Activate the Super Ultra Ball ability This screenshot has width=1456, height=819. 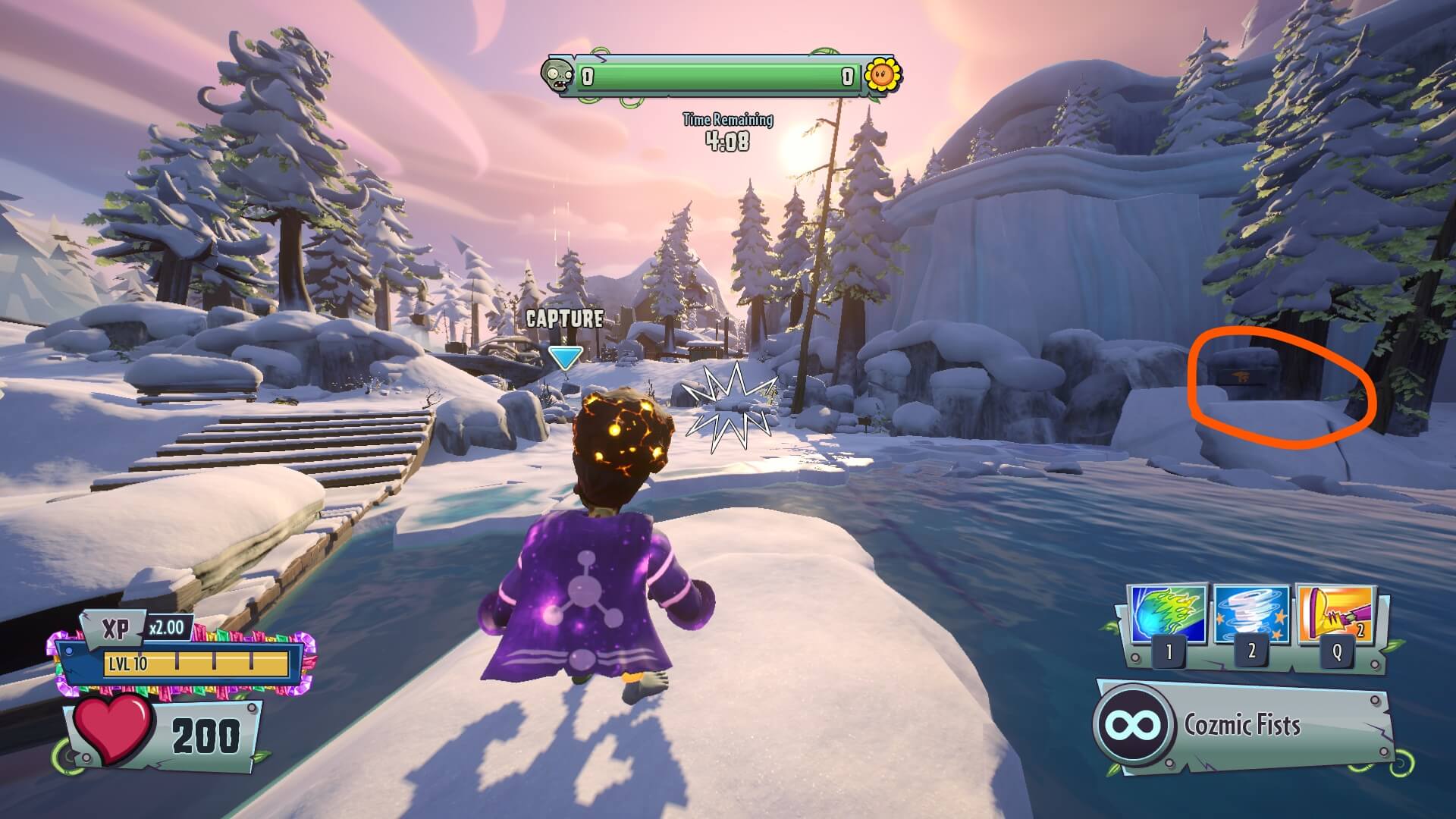pos(1166,615)
